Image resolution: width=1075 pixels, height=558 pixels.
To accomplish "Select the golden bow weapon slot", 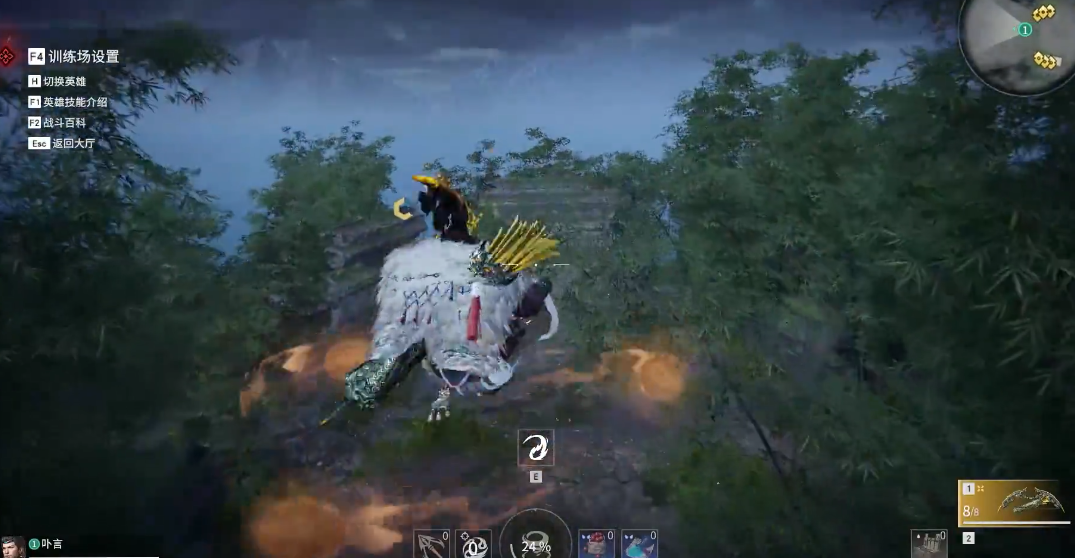I will pyautogui.click(x=1014, y=503).
